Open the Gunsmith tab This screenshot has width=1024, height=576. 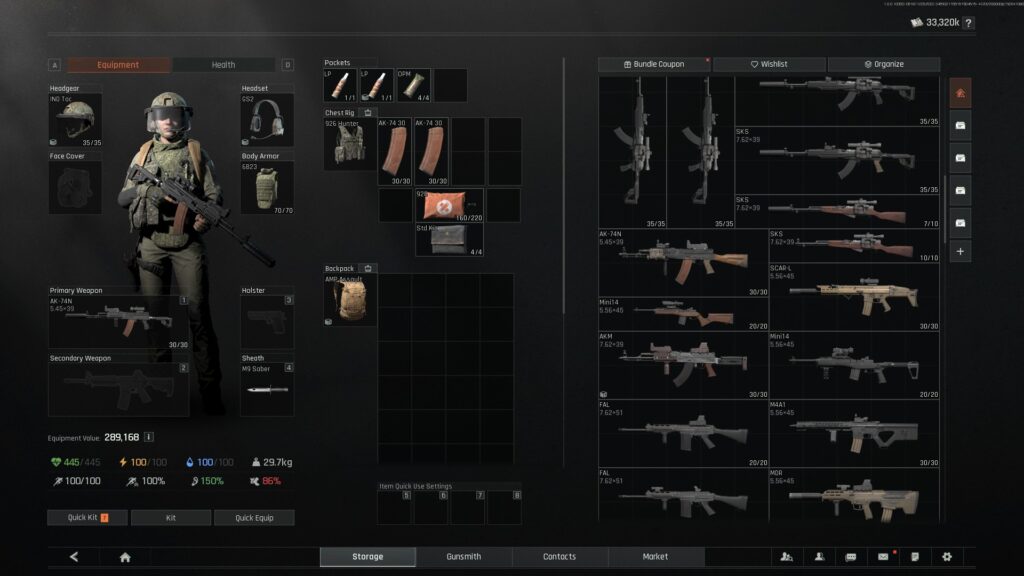click(464, 556)
